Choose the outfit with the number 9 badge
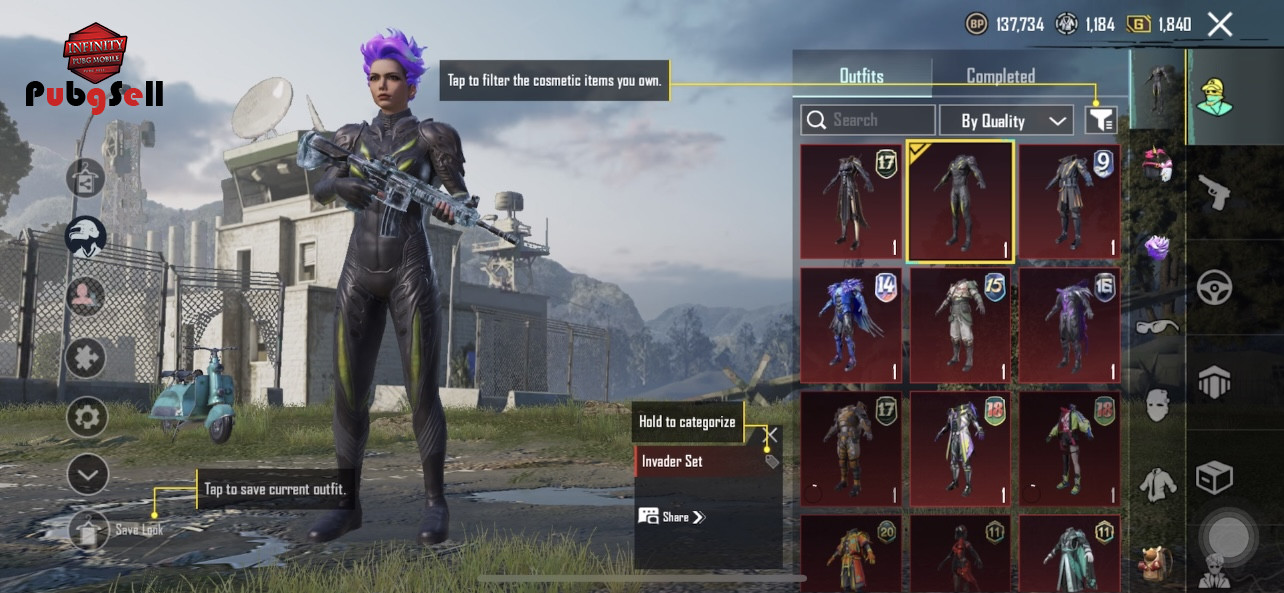Screen dimensions: 1284x593 click(x=1069, y=202)
